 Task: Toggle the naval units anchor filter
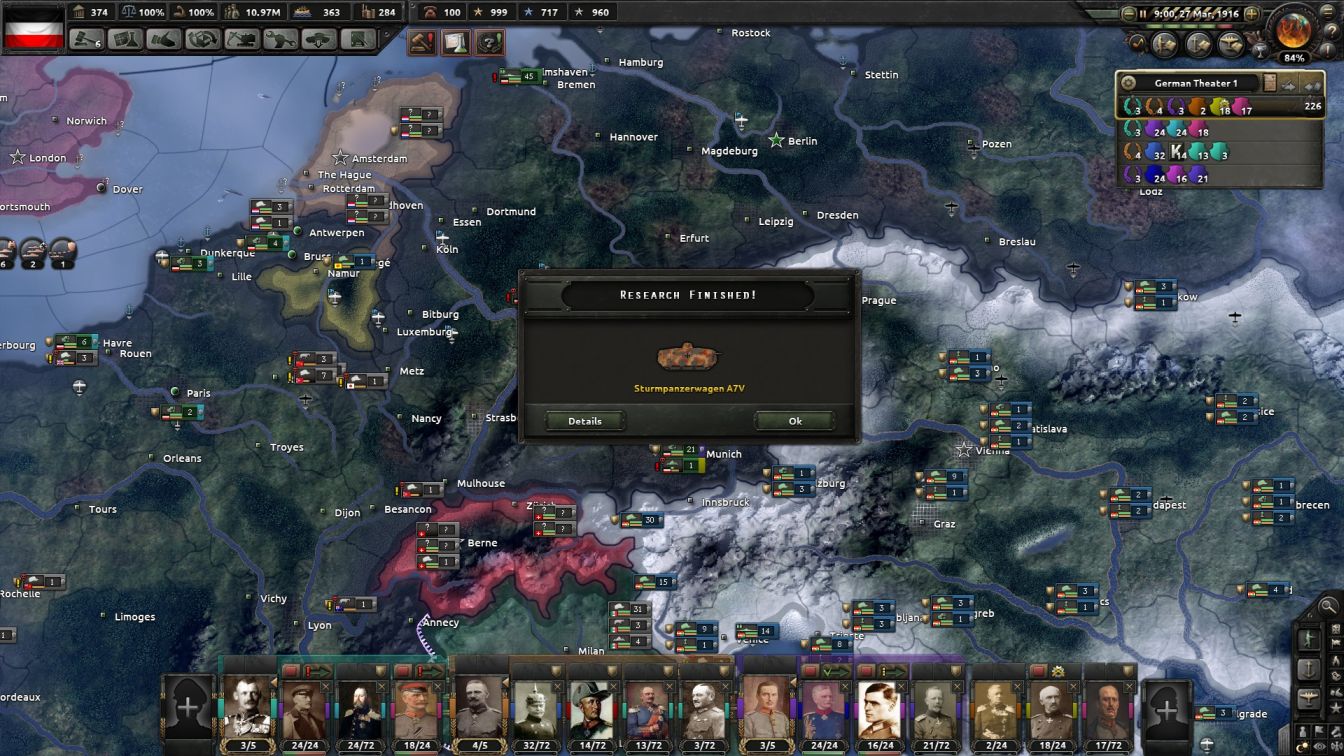click(x=1310, y=667)
